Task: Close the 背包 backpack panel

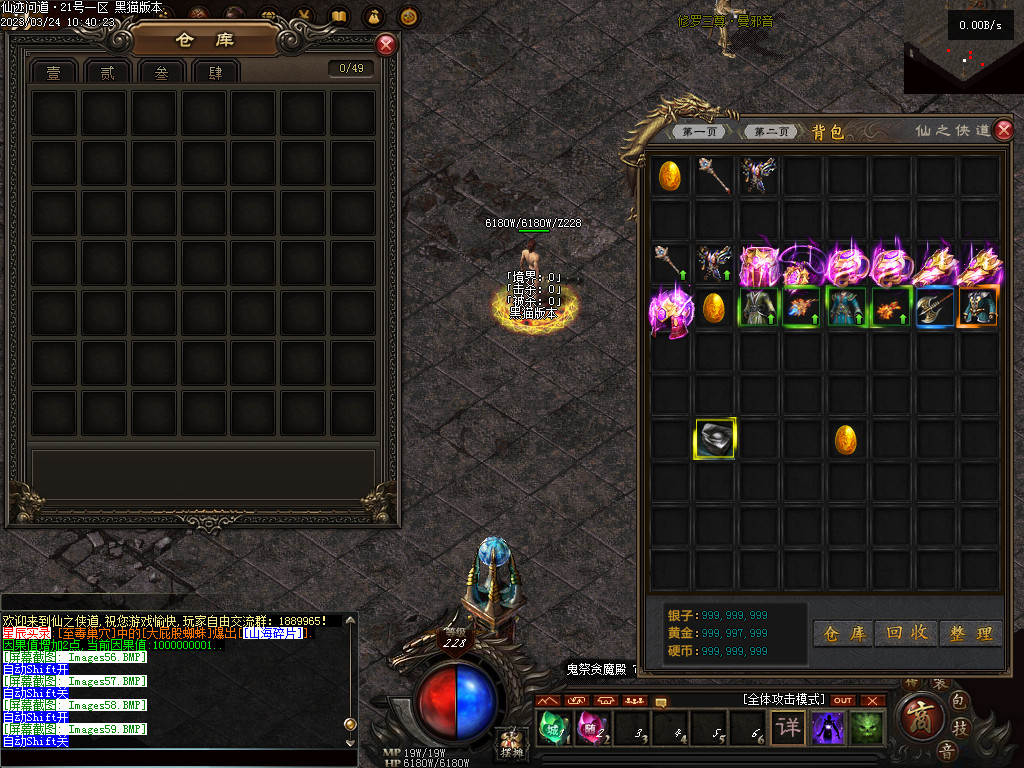Action: [1004, 131]
